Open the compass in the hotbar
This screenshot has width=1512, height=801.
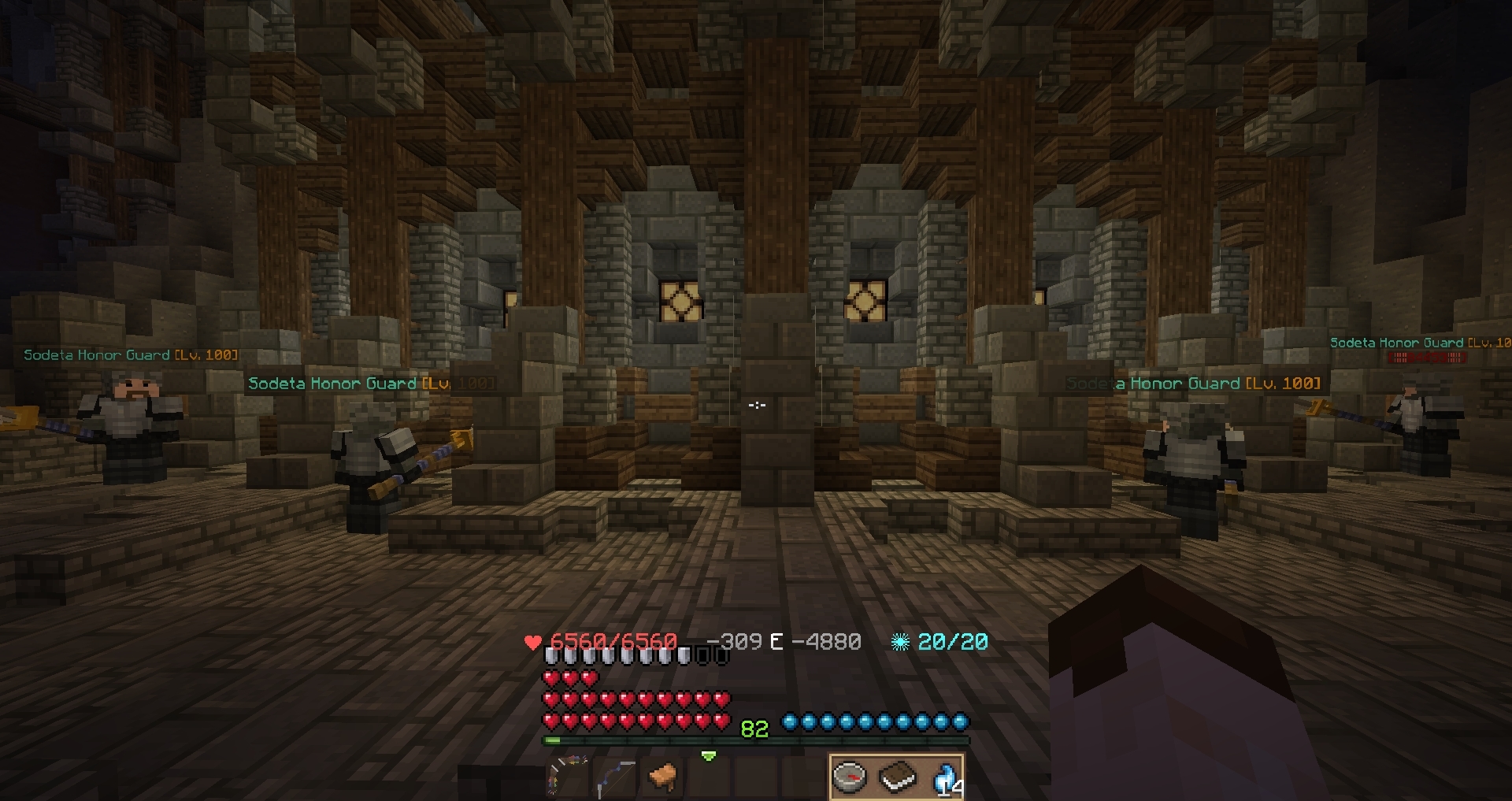click(850, 777)
